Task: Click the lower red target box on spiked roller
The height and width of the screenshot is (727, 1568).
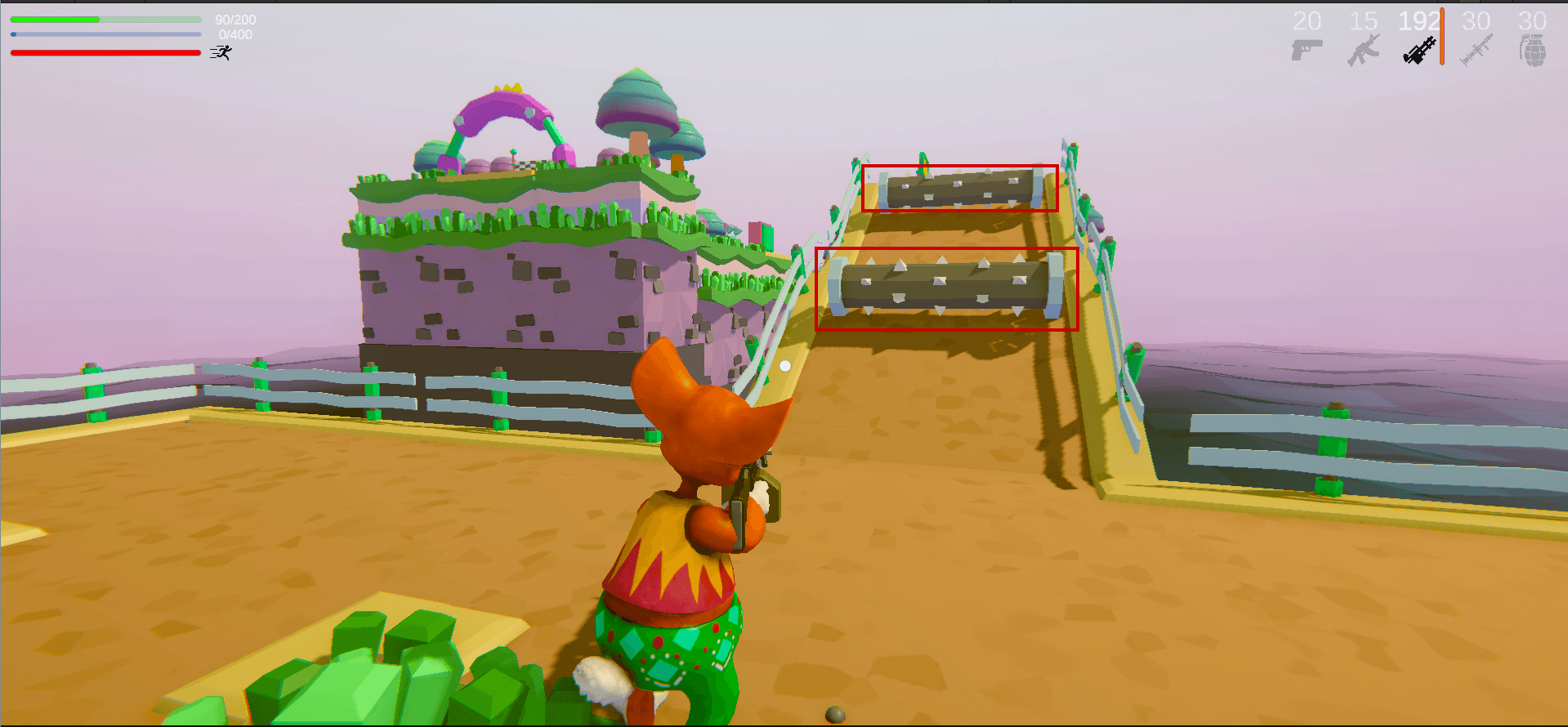Action: click(x=946, y=287)
